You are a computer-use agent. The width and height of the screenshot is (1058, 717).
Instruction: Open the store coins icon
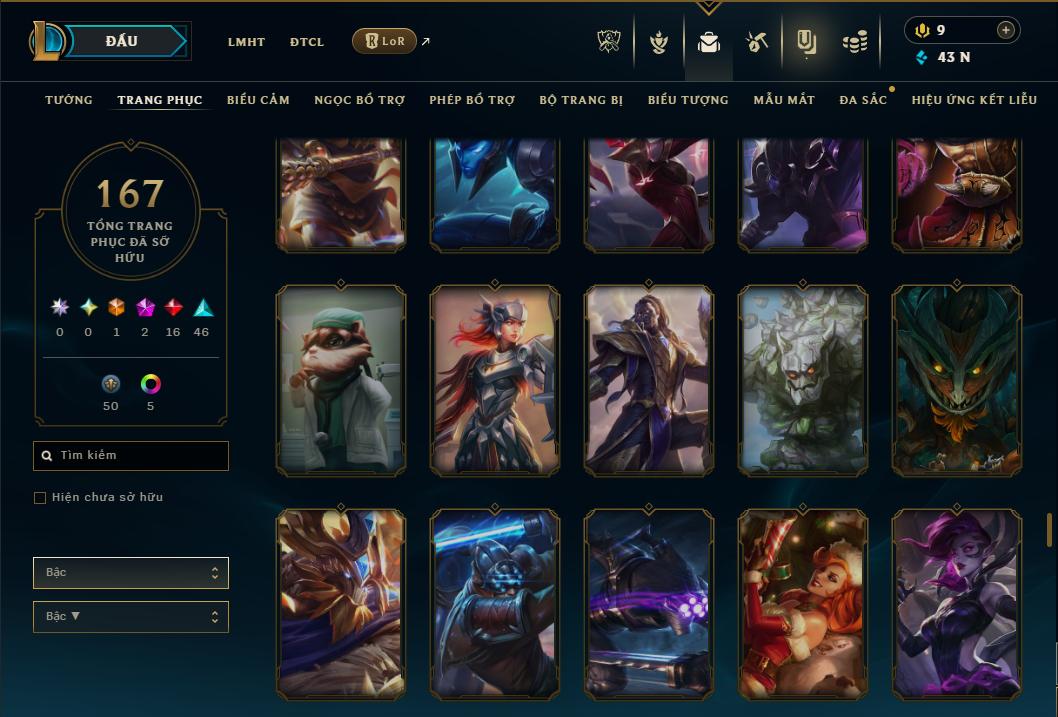tap(854, 42)
